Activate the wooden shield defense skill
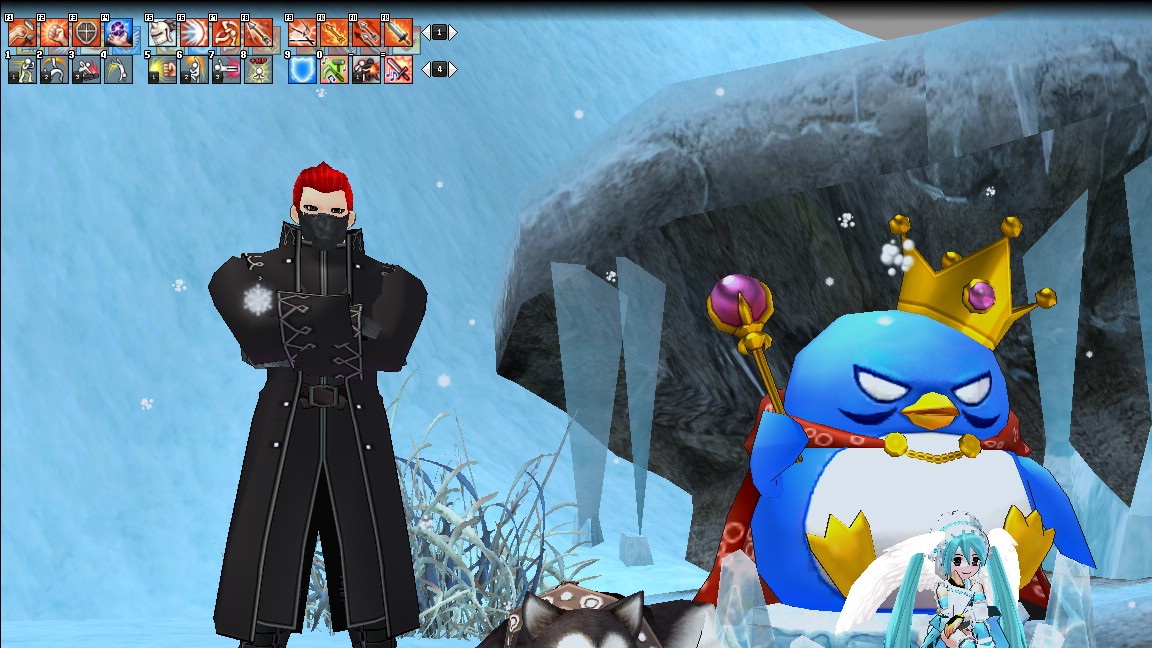The width and height of the screenshot is (1152, 648). coord(86,33)
